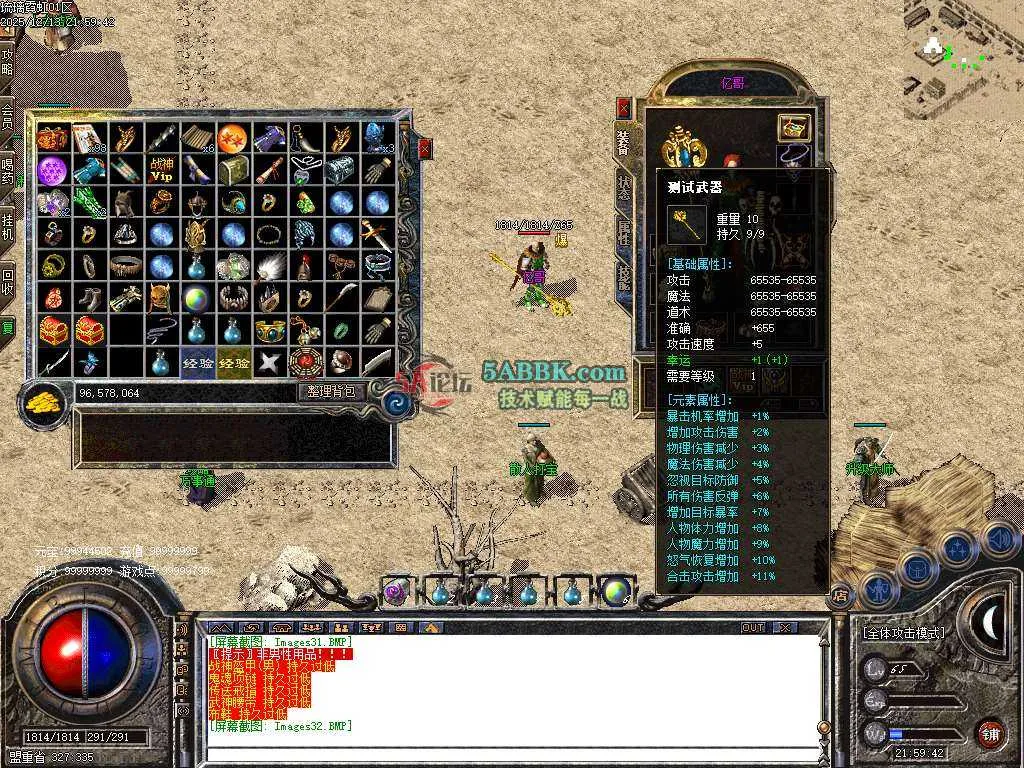1024x768 pixels.
Task: Use the rainbow orb in the hotbar
Action: [x=616, y=592]
